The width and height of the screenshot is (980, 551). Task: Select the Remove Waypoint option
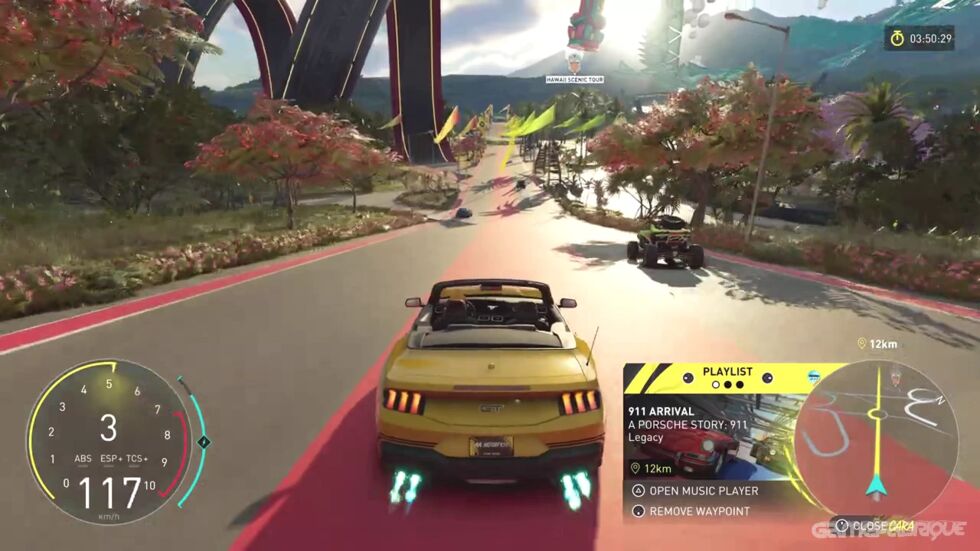click(x=699, y=511)
